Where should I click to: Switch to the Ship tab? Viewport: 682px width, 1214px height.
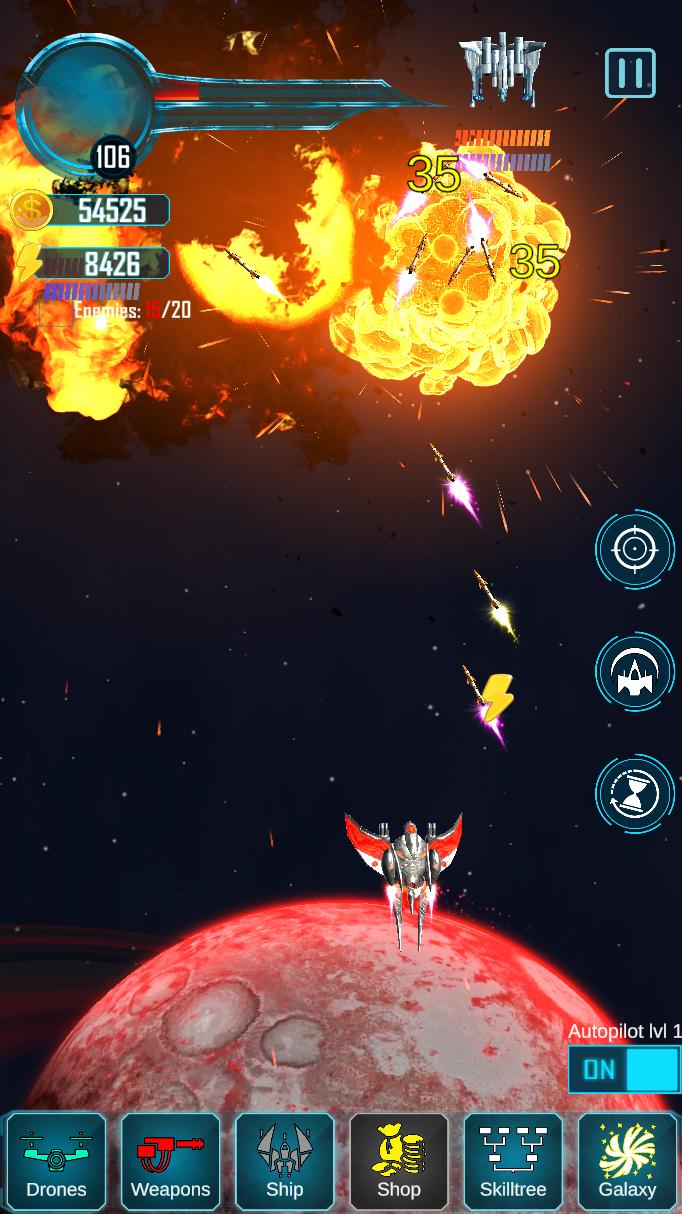284,1161
